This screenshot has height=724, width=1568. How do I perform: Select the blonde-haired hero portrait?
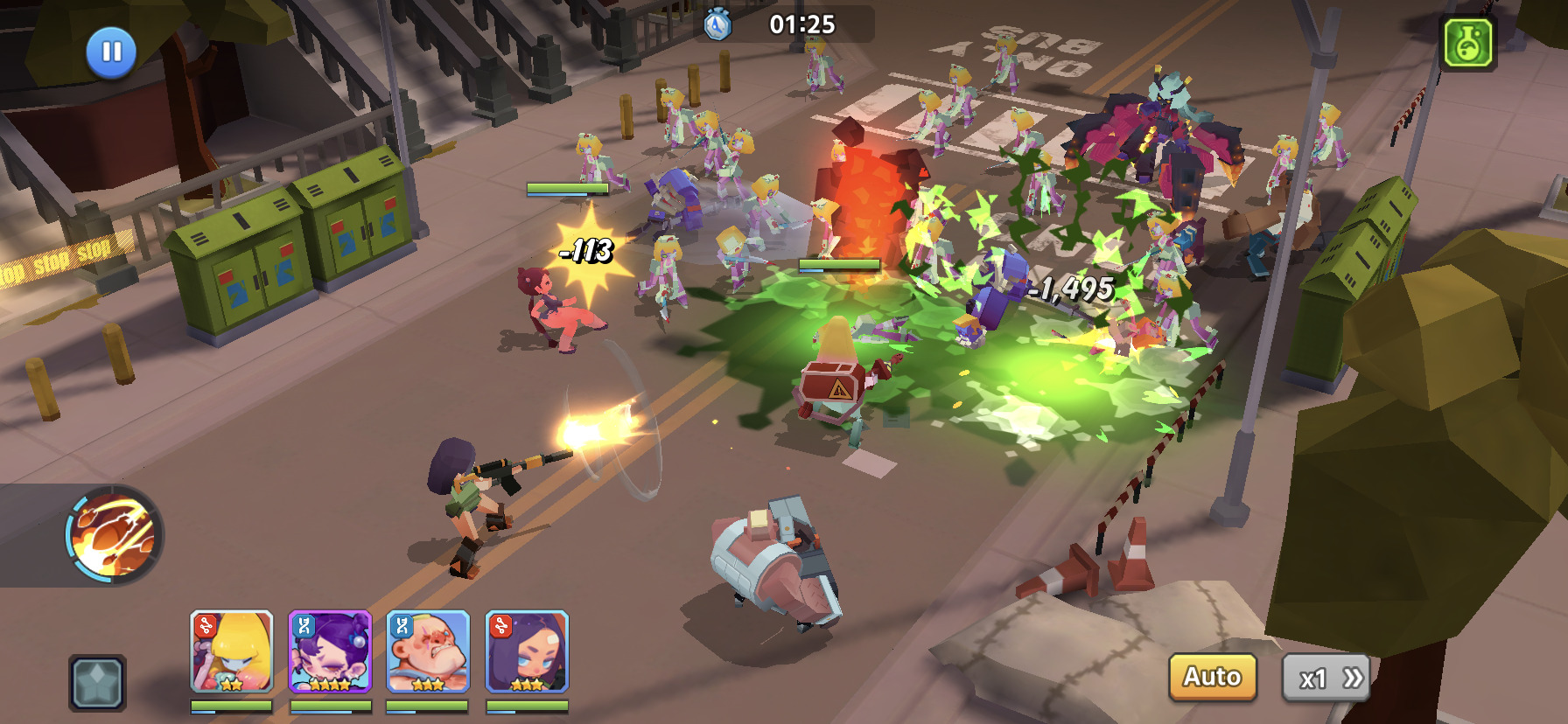[232, 651]
